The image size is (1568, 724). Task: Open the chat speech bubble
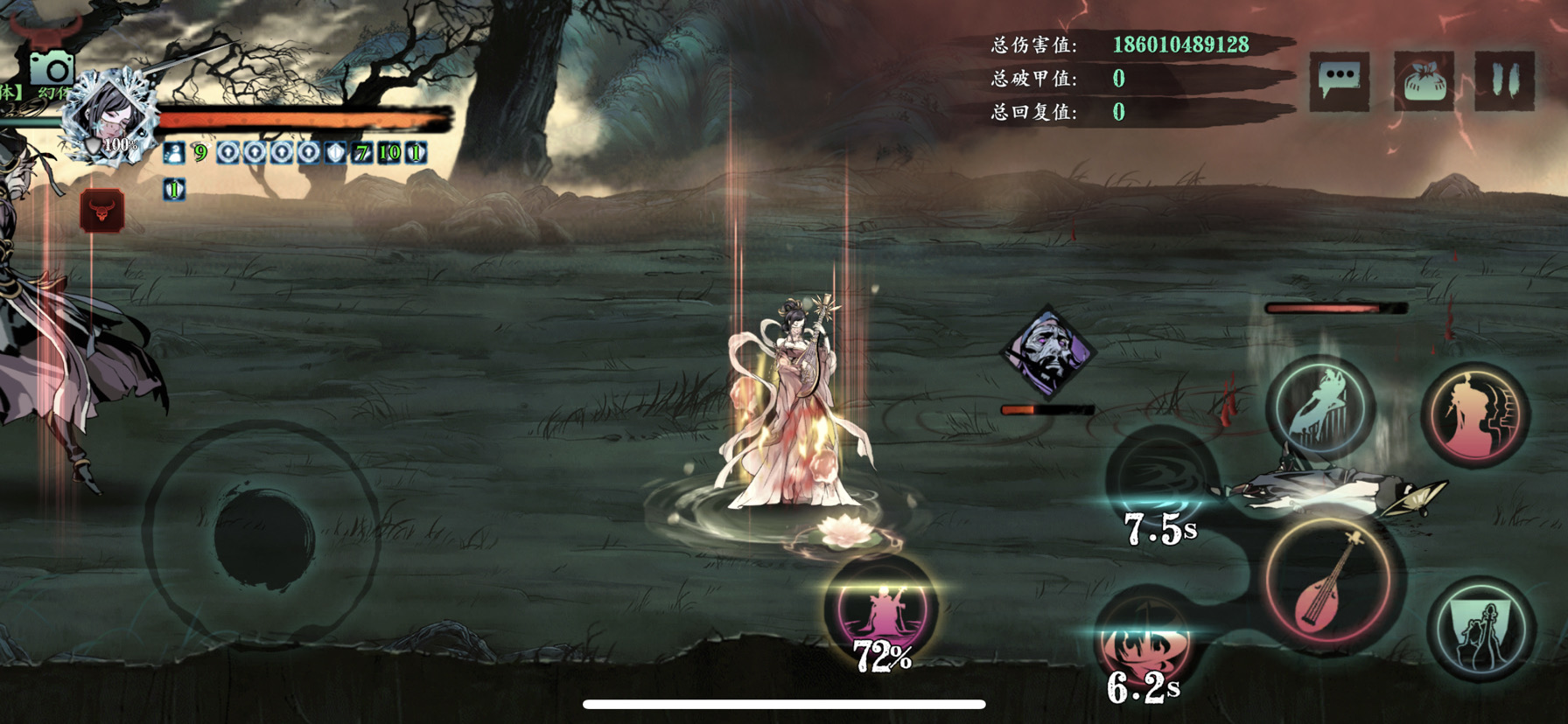1340,81
